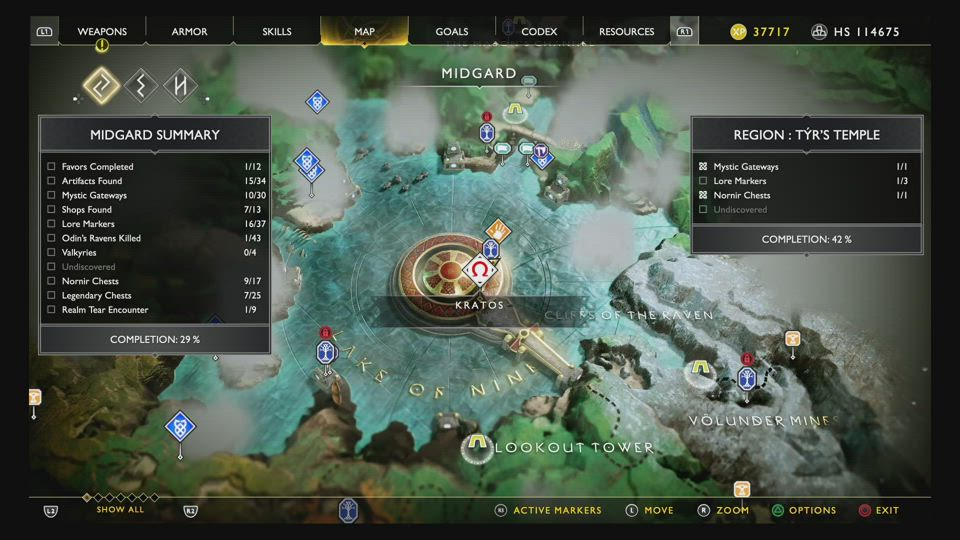Viewport: 960px width, 540px height.
Task: Toggle the Realm Tear Encounter entry
Action: click(x=52, y=310)
